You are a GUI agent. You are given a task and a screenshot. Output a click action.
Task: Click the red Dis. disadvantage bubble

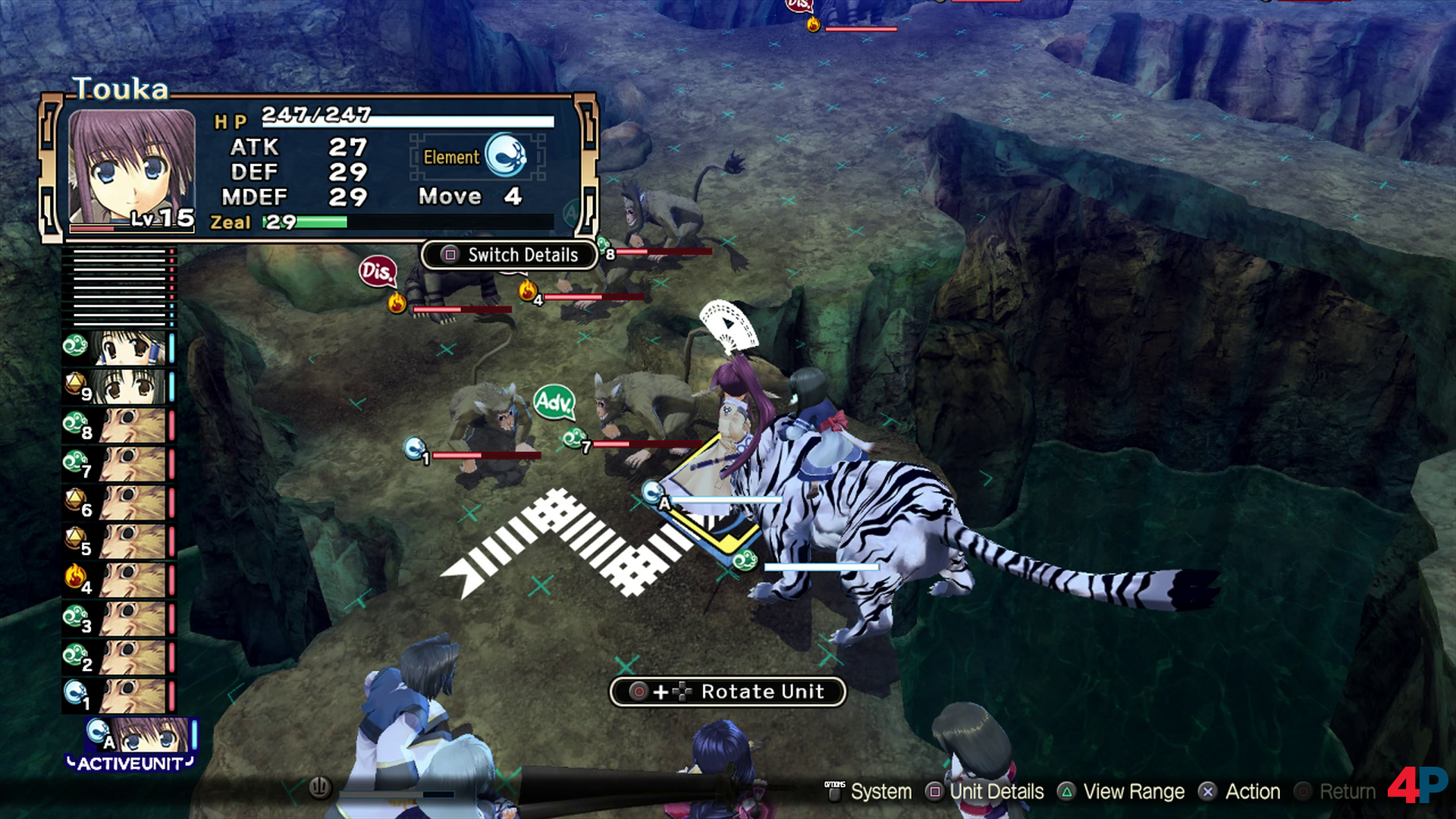click(377, 271)
